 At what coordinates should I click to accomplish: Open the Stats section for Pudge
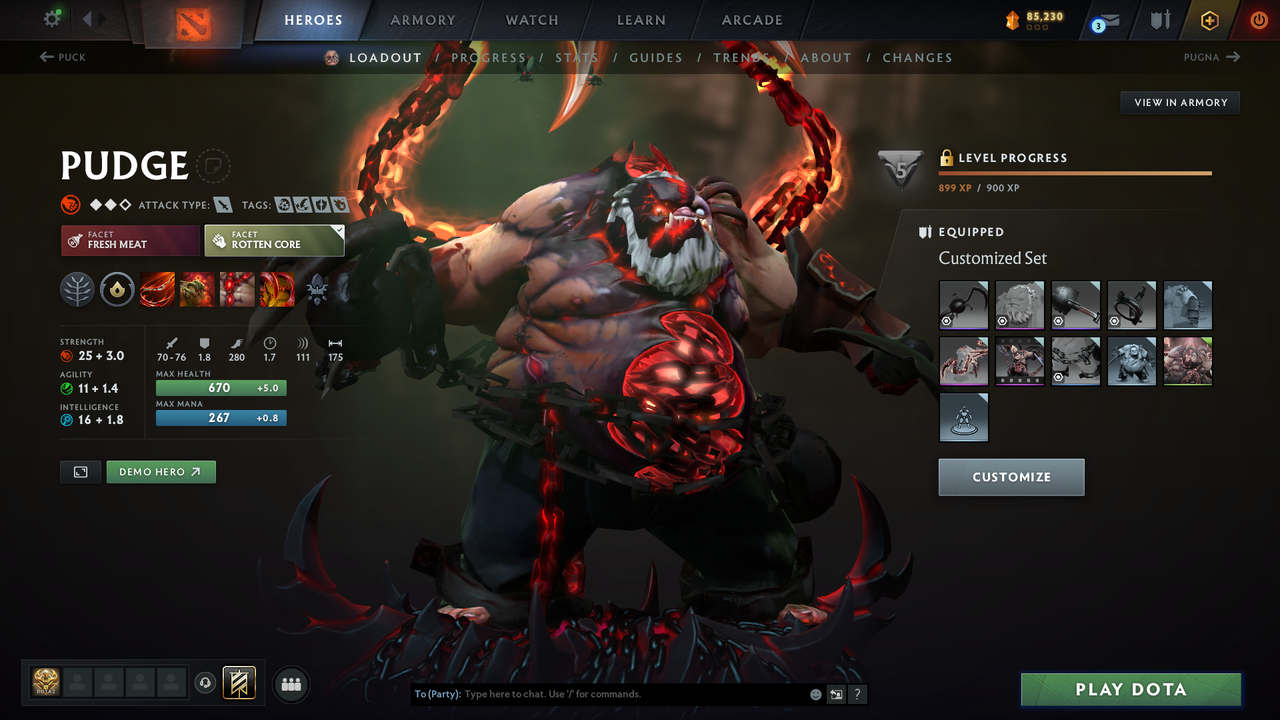click(x=577, y=57)
